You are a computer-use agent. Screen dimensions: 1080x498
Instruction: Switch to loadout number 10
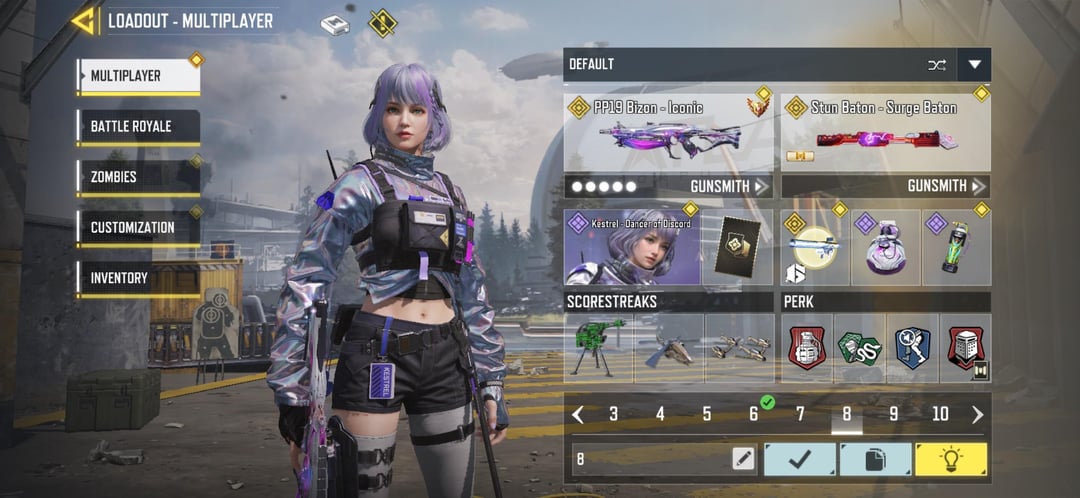click(x=940, y=414)
